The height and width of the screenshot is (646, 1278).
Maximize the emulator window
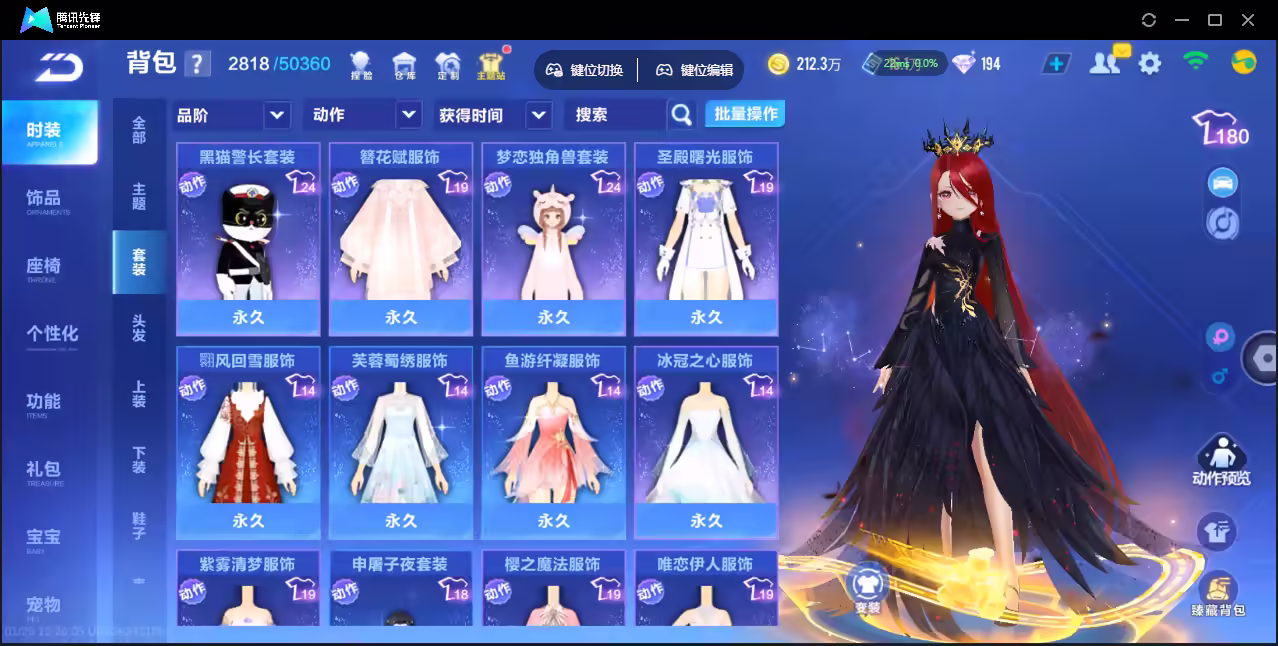1215,19
